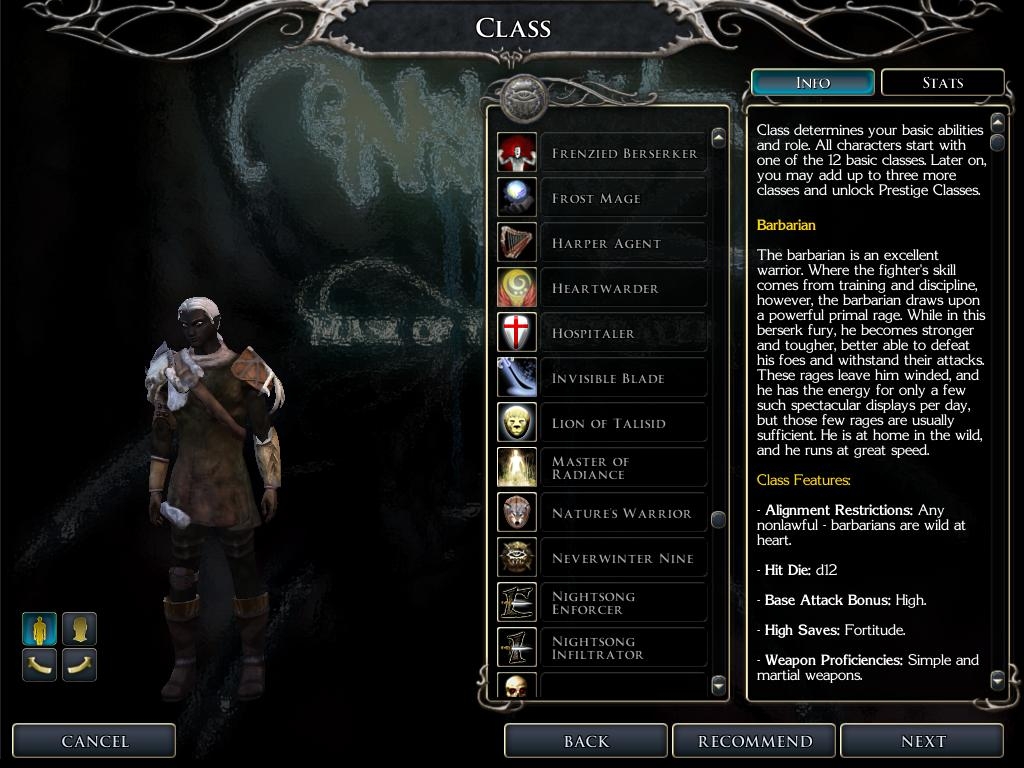Switch to the Stats tab
Image resolution: width=1024 pixels, height=768 pixels.
click(x=942, y=82)
